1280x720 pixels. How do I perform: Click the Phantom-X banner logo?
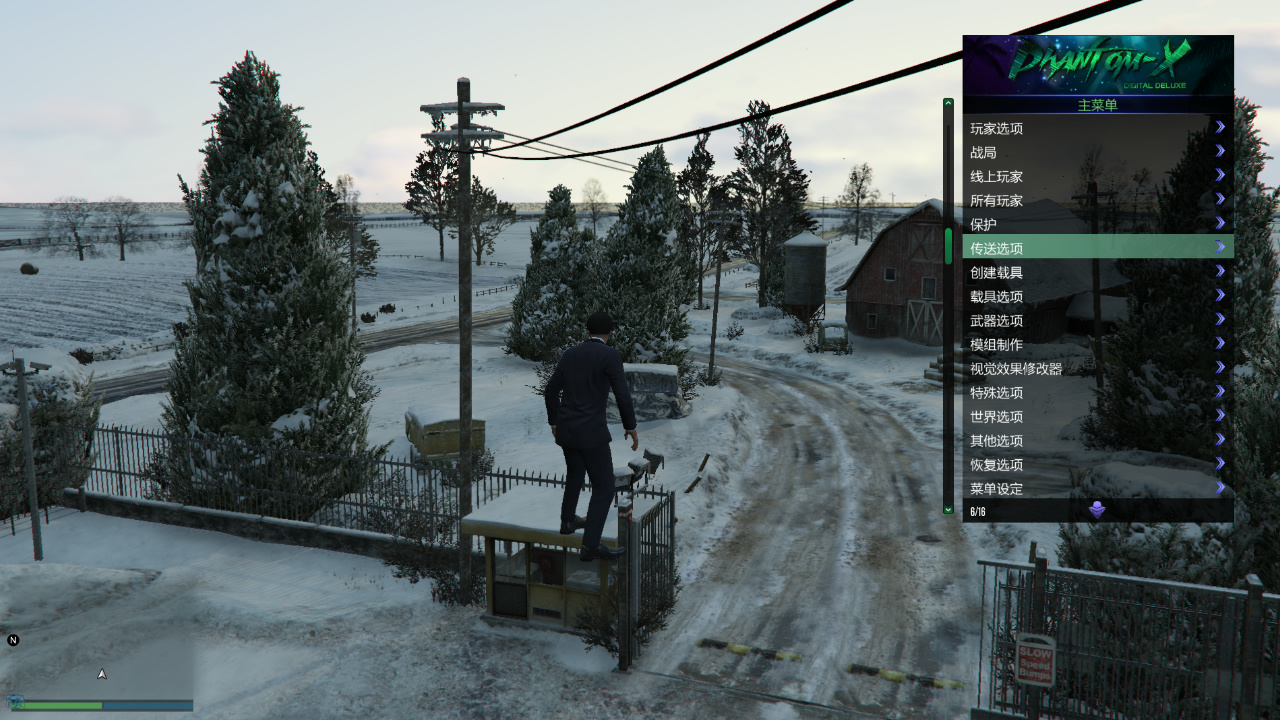pos(1097,62)
